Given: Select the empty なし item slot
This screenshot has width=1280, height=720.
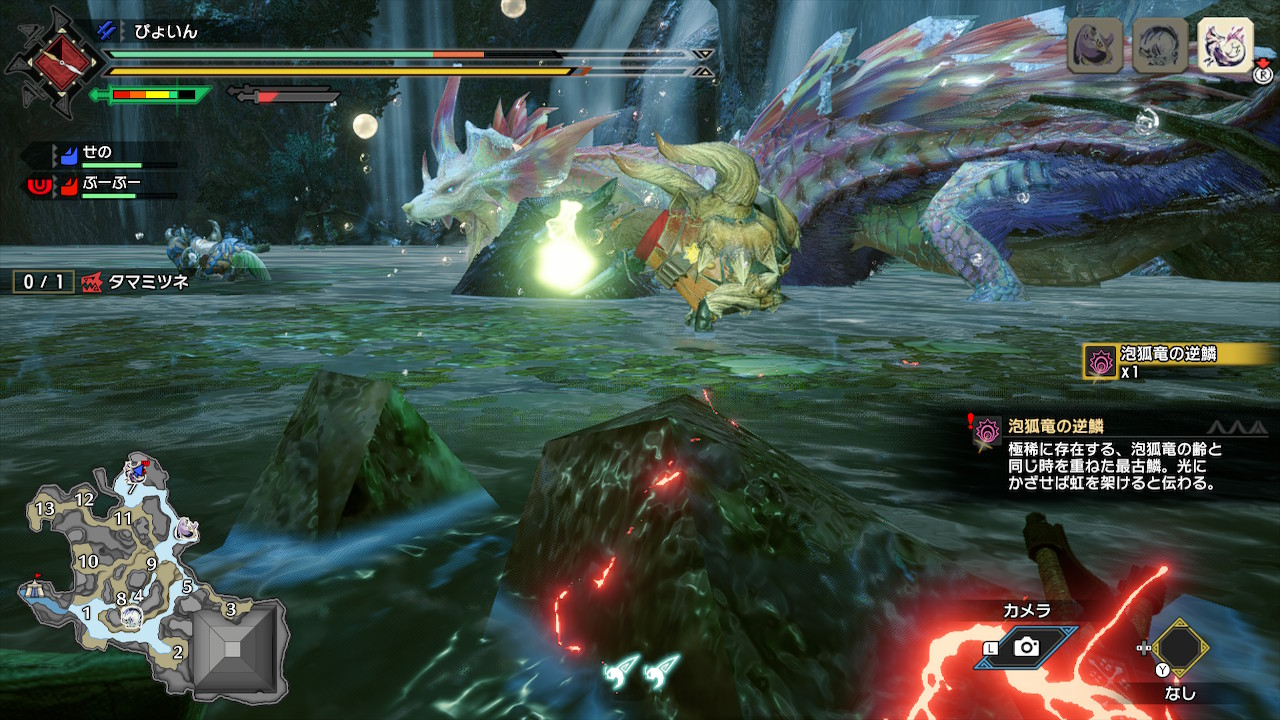Looking at the screenshot, I should click(1180, 648).
